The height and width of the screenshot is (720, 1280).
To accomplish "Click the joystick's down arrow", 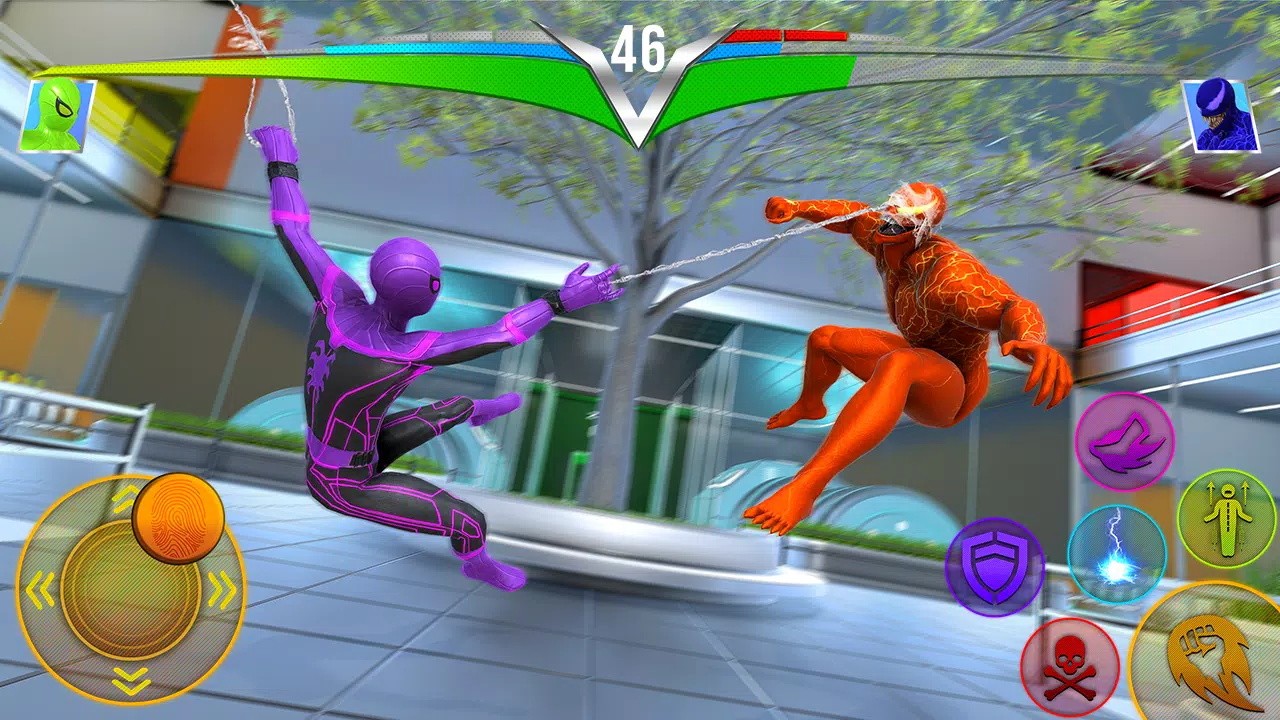I will (x=132, y=681).
